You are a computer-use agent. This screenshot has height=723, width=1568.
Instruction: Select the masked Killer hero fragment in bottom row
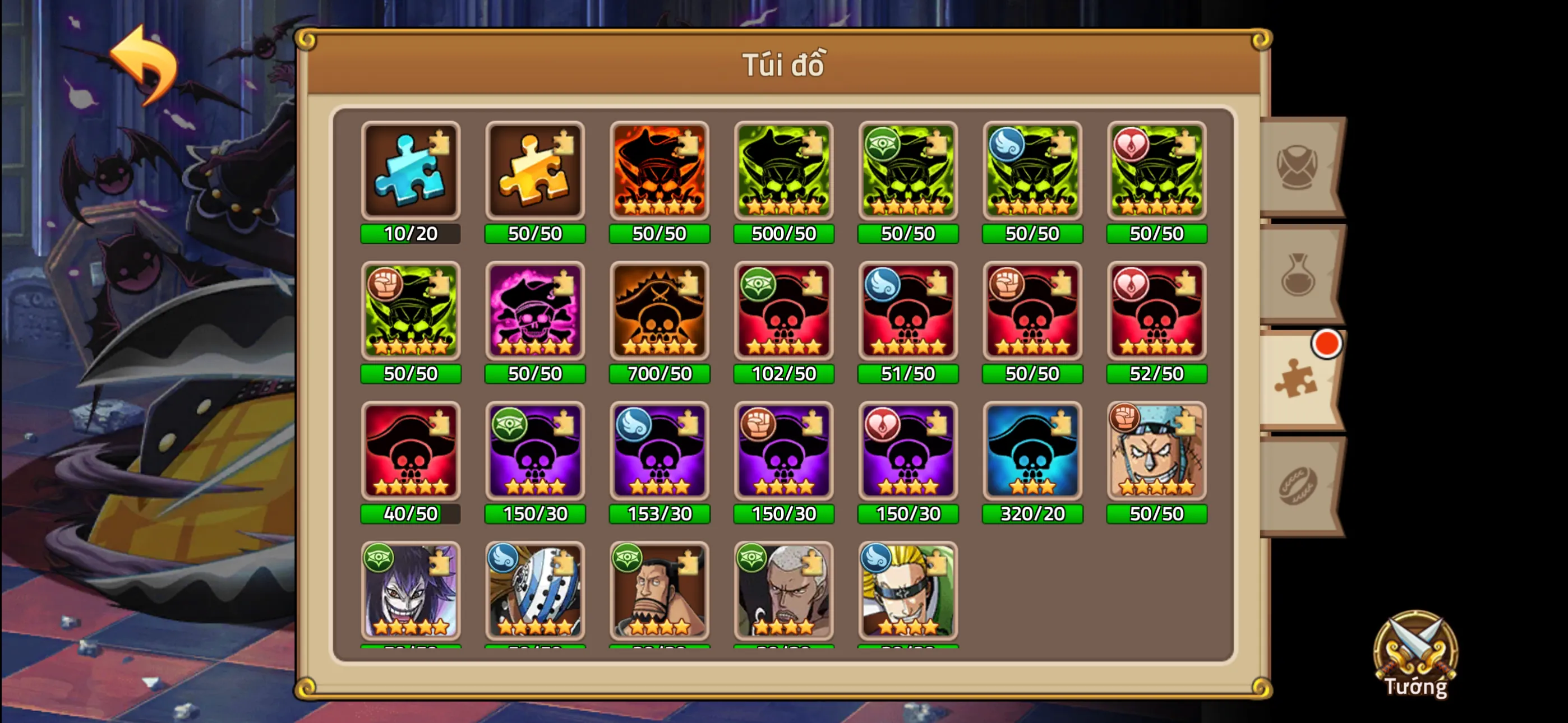[534, 592]
